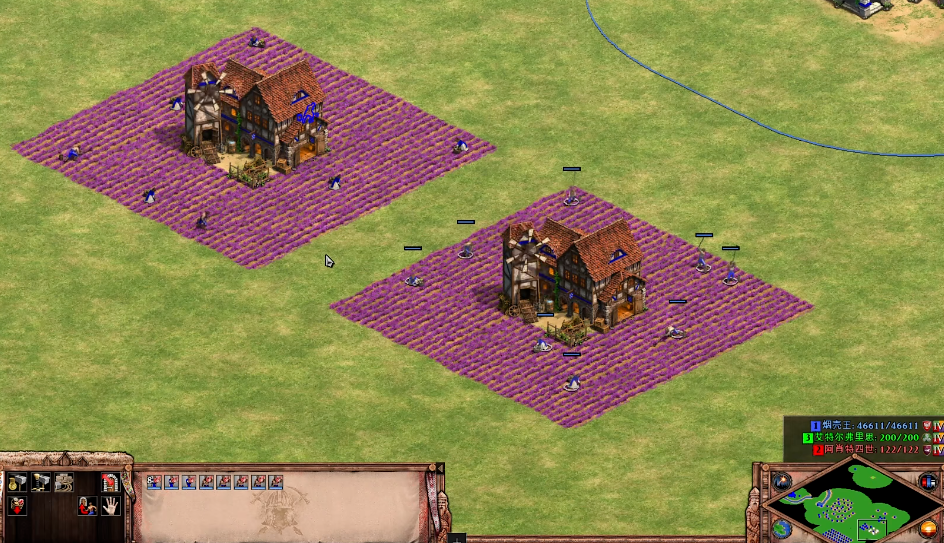Toggle the globe map mode button
944x543 pixels.
pos(783,527)
